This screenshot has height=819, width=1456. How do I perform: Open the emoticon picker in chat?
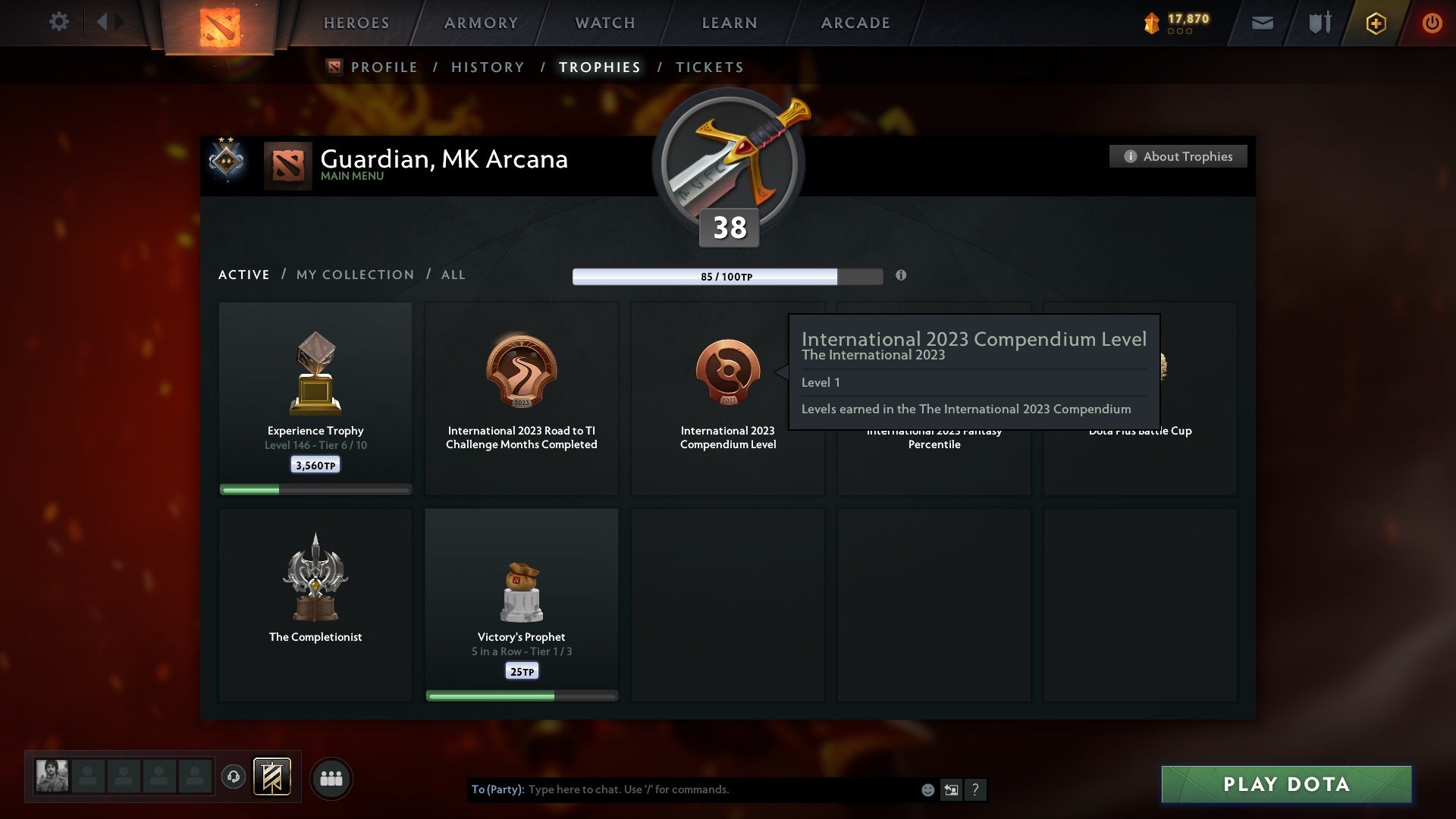pos(927,789)
